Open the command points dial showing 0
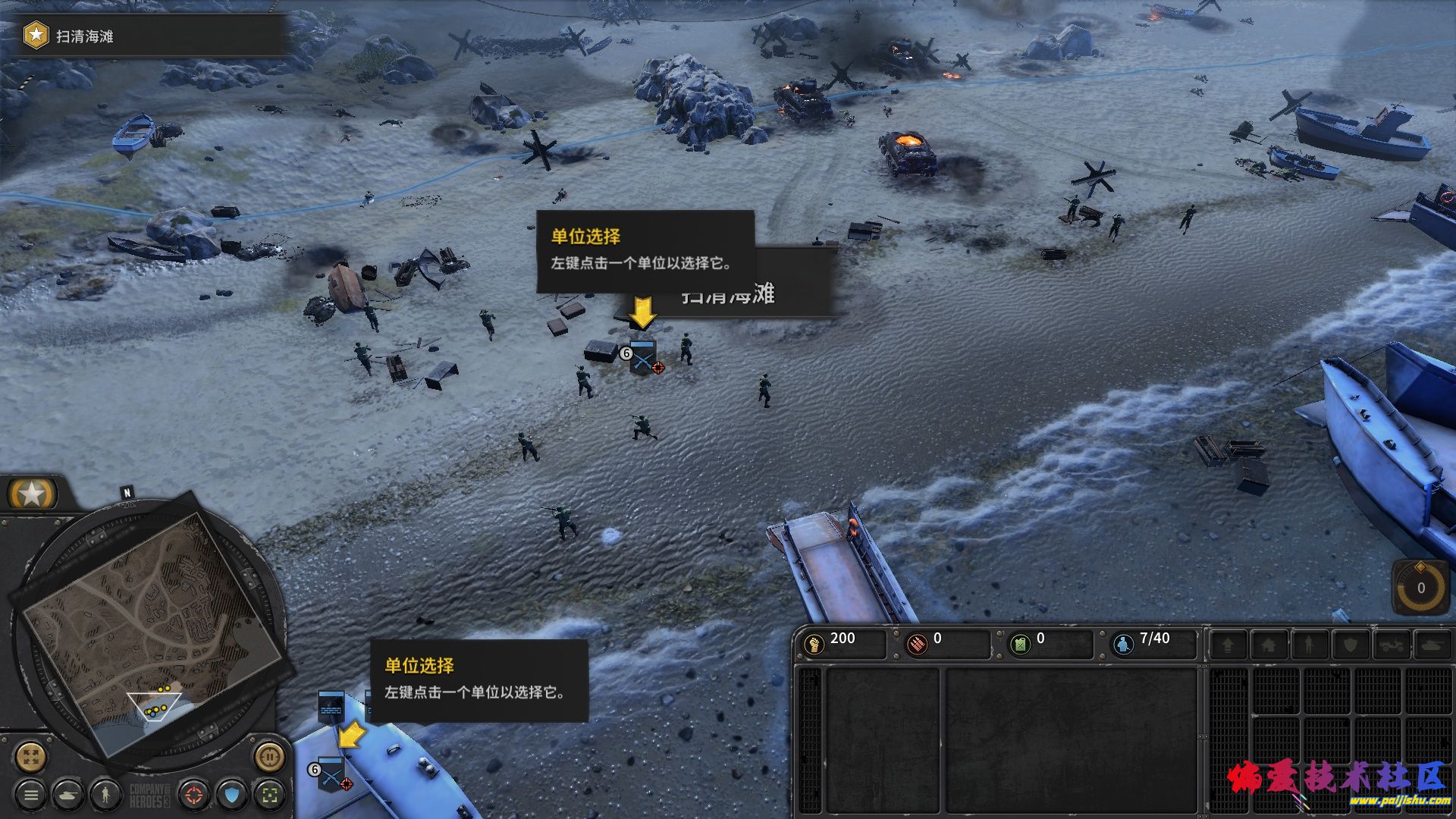Viewport: 1456px width, 819px height. [x=1420, y=588]
